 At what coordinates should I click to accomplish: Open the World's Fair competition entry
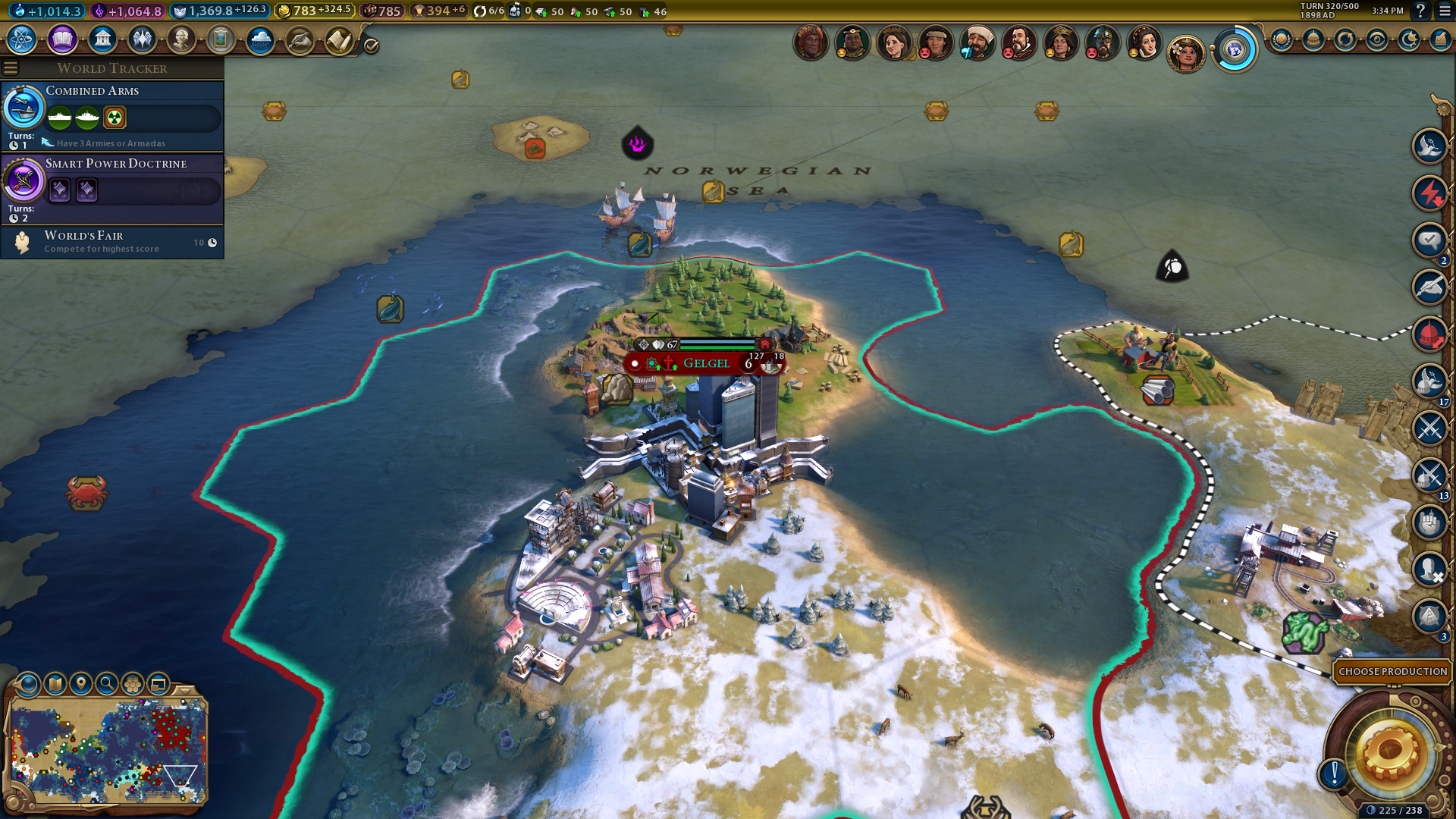tap(112, 242)
